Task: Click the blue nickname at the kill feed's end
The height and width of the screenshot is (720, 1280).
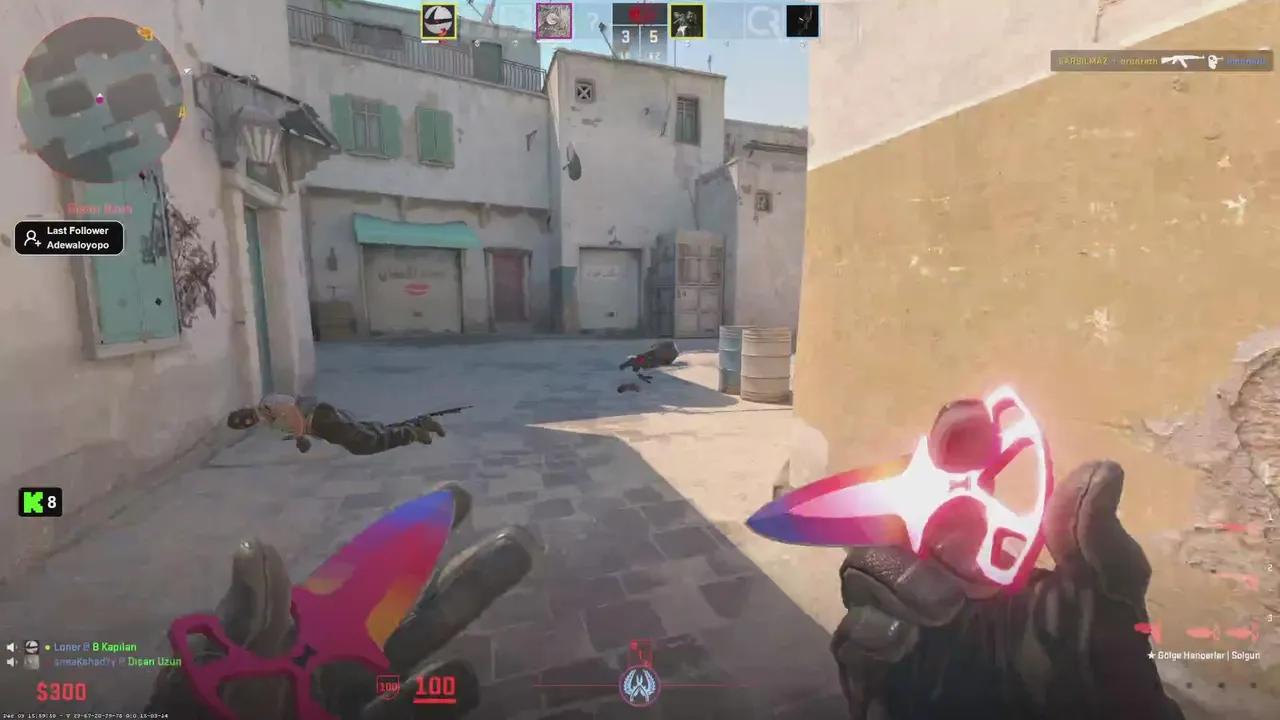Action: 1243,61
